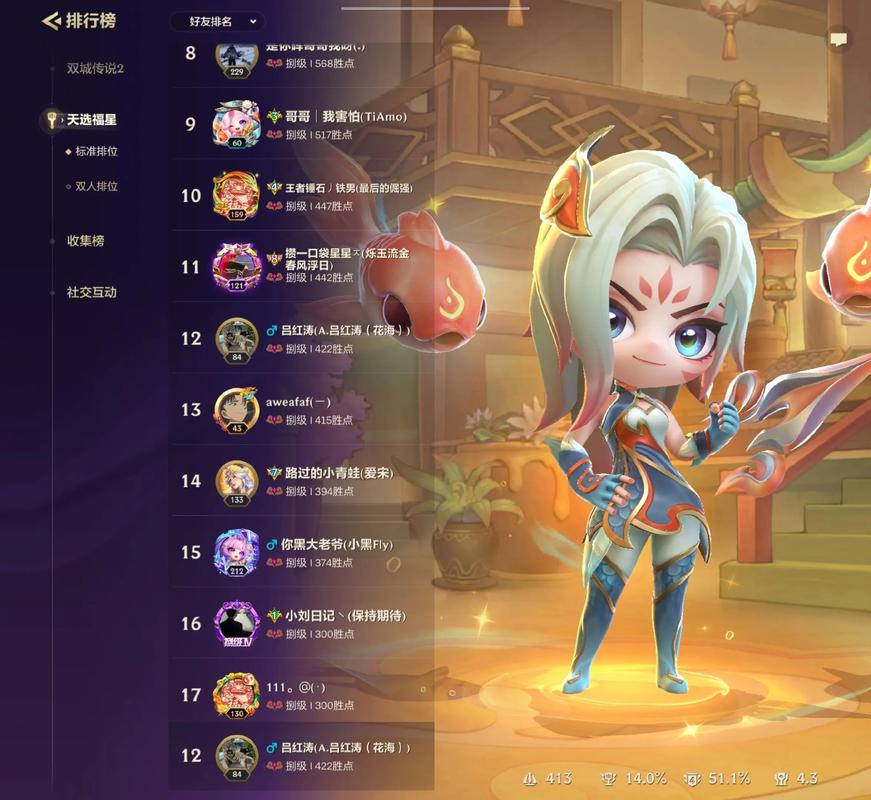Open the 收集榜 section
This screenshot has width=871, height=800.
pos(85,241)
